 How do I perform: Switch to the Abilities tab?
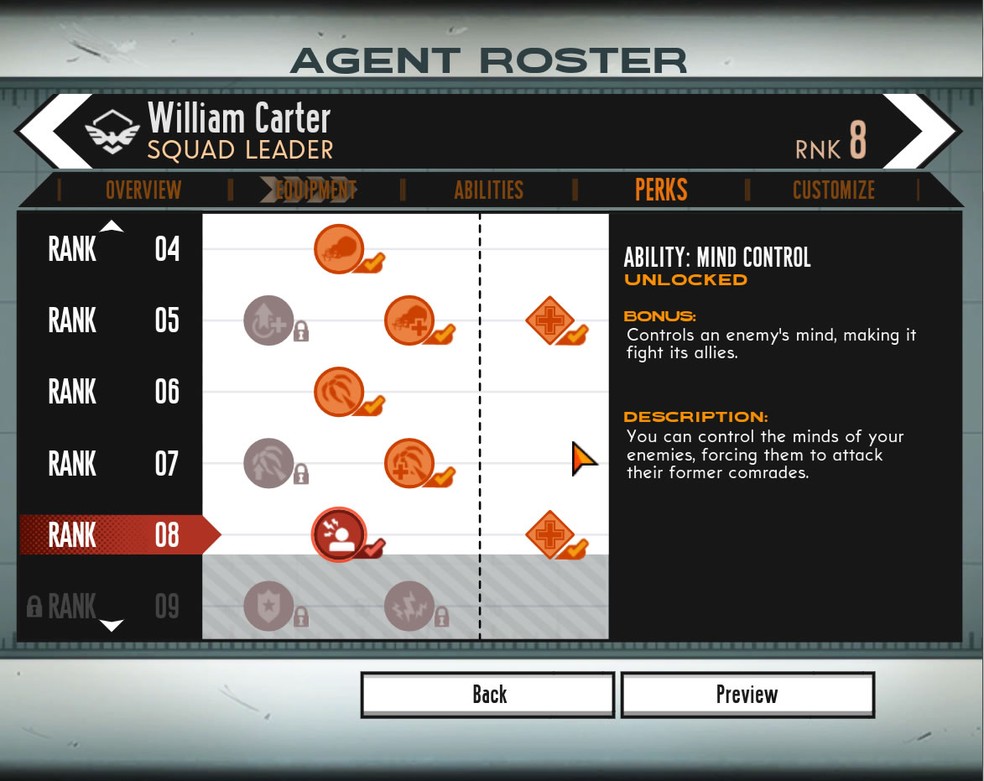(488, 190)
